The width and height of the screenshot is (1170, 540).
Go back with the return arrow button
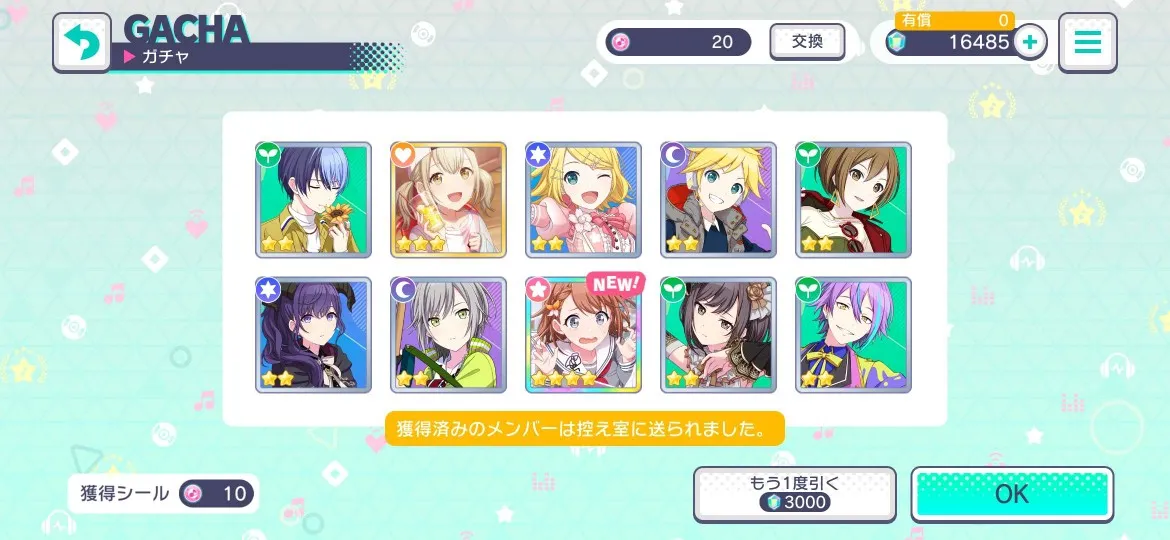click(82, 43)
